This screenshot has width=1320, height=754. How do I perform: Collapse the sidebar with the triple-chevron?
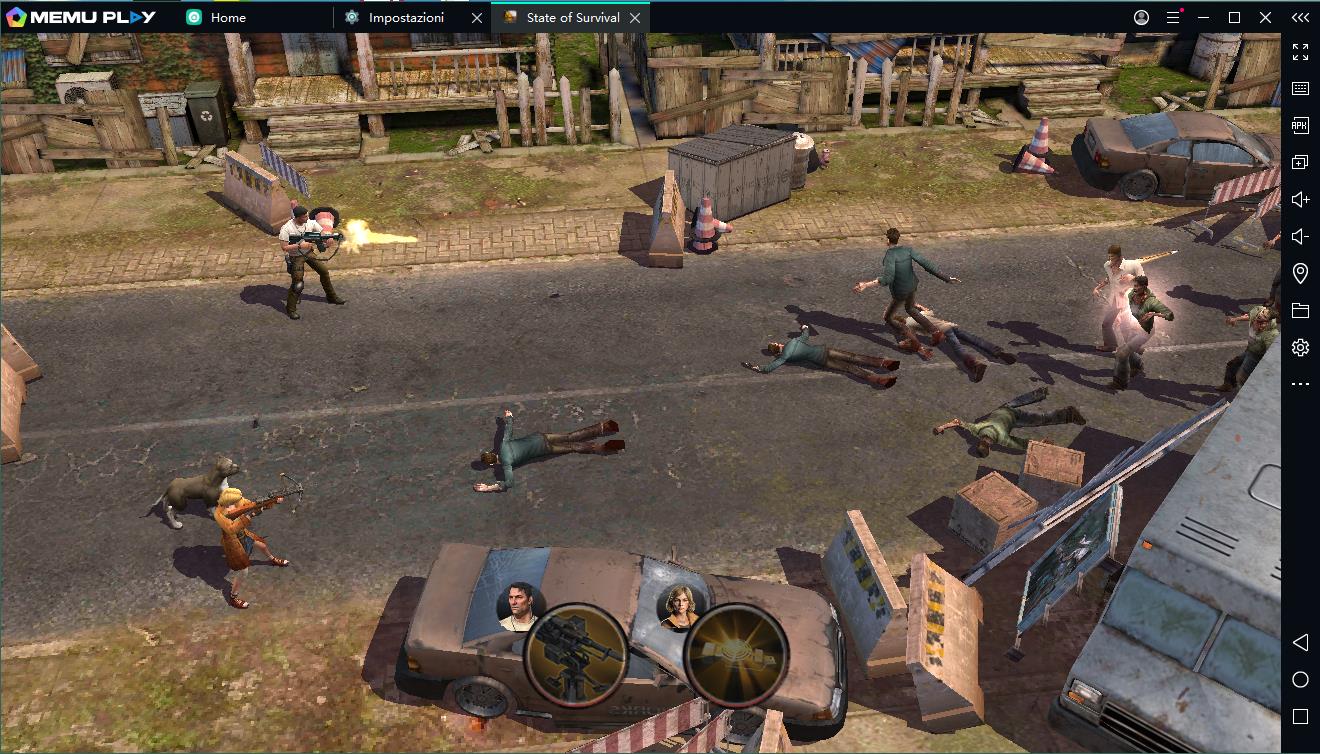(x=1300, y=17)
